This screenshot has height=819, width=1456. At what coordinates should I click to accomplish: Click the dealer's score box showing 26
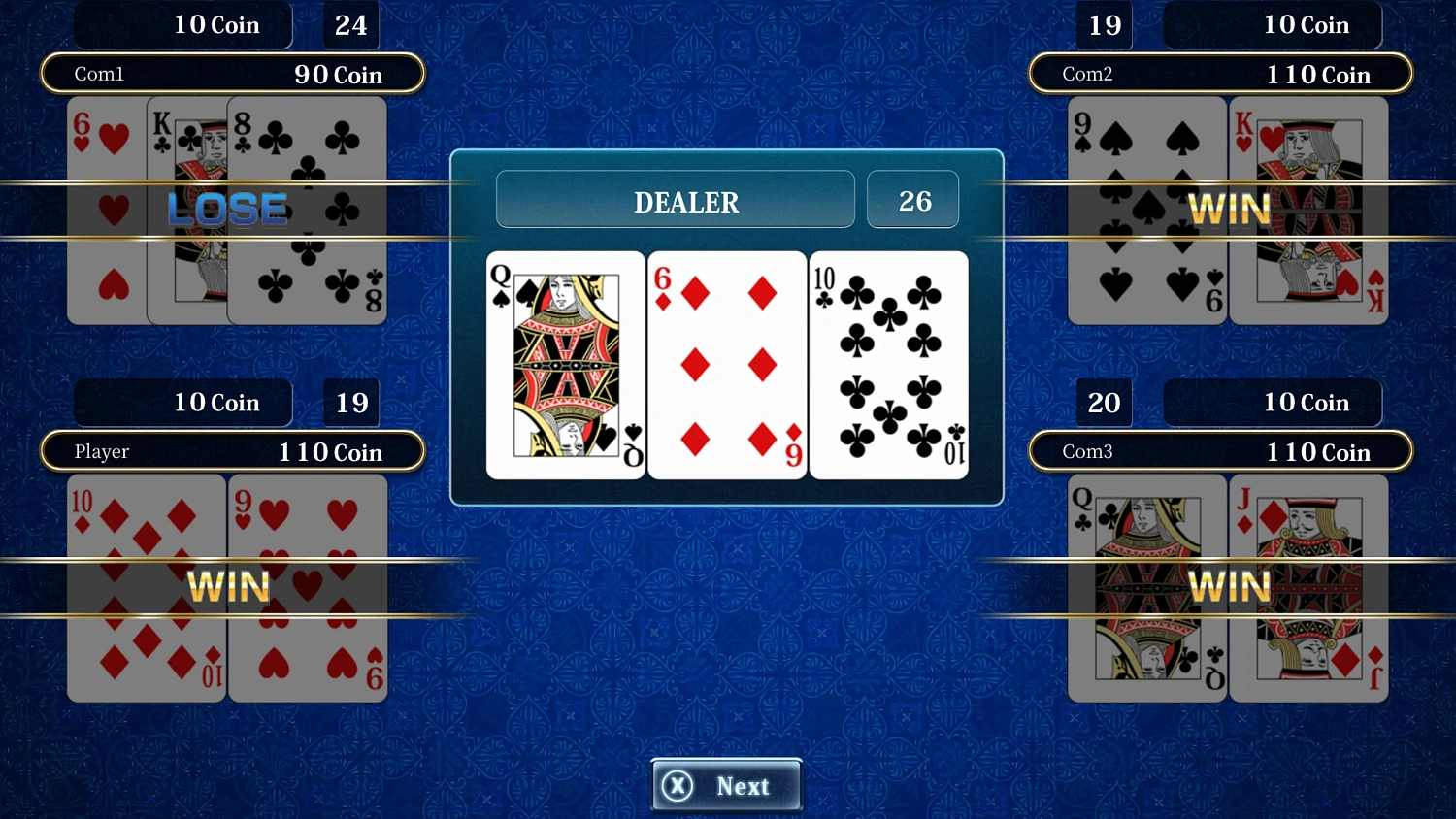click(x=911, y=199)
